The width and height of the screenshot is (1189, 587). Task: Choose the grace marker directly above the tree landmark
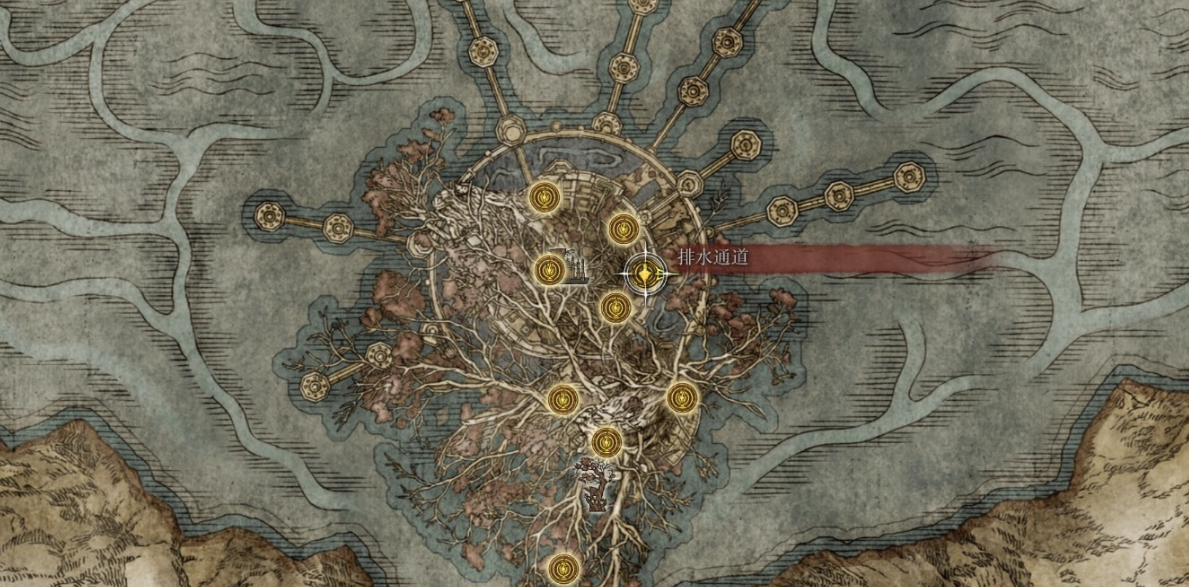point(607,441)
